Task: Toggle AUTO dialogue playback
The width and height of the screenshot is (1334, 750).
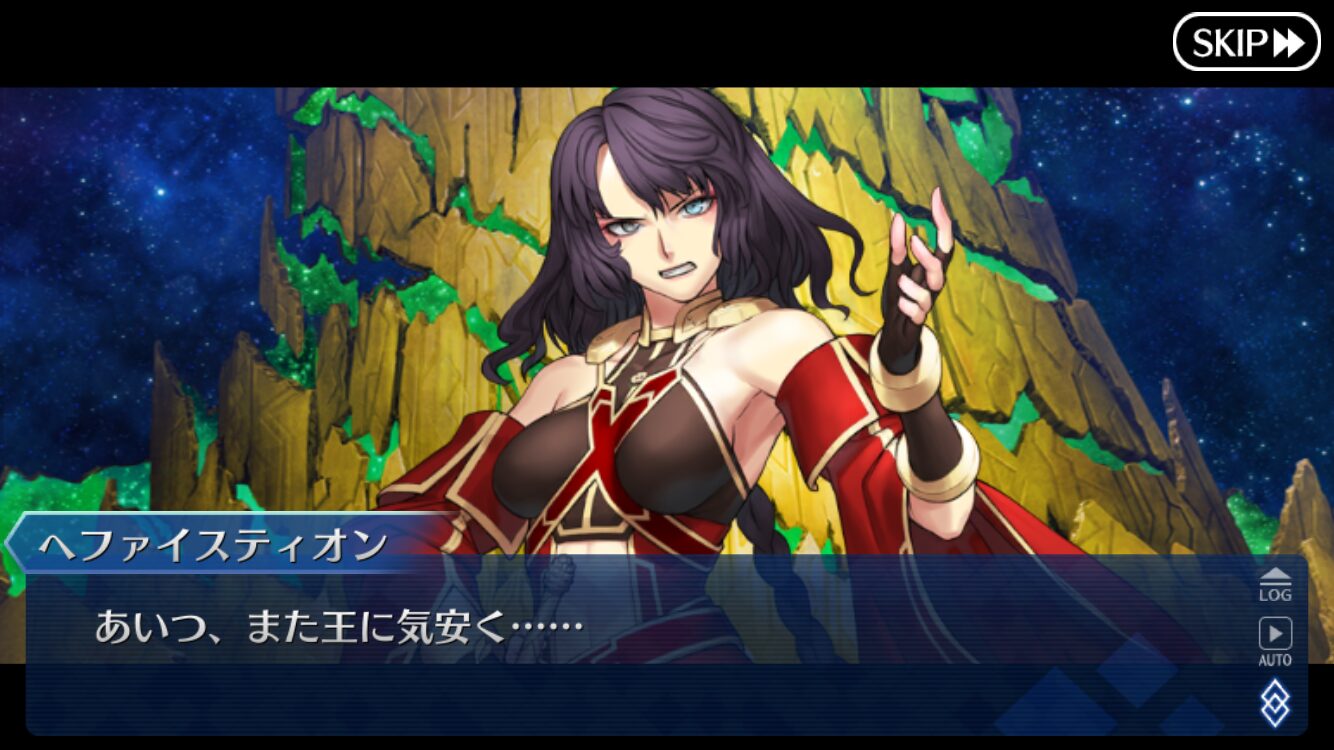Action: [x=1274, y=641]
